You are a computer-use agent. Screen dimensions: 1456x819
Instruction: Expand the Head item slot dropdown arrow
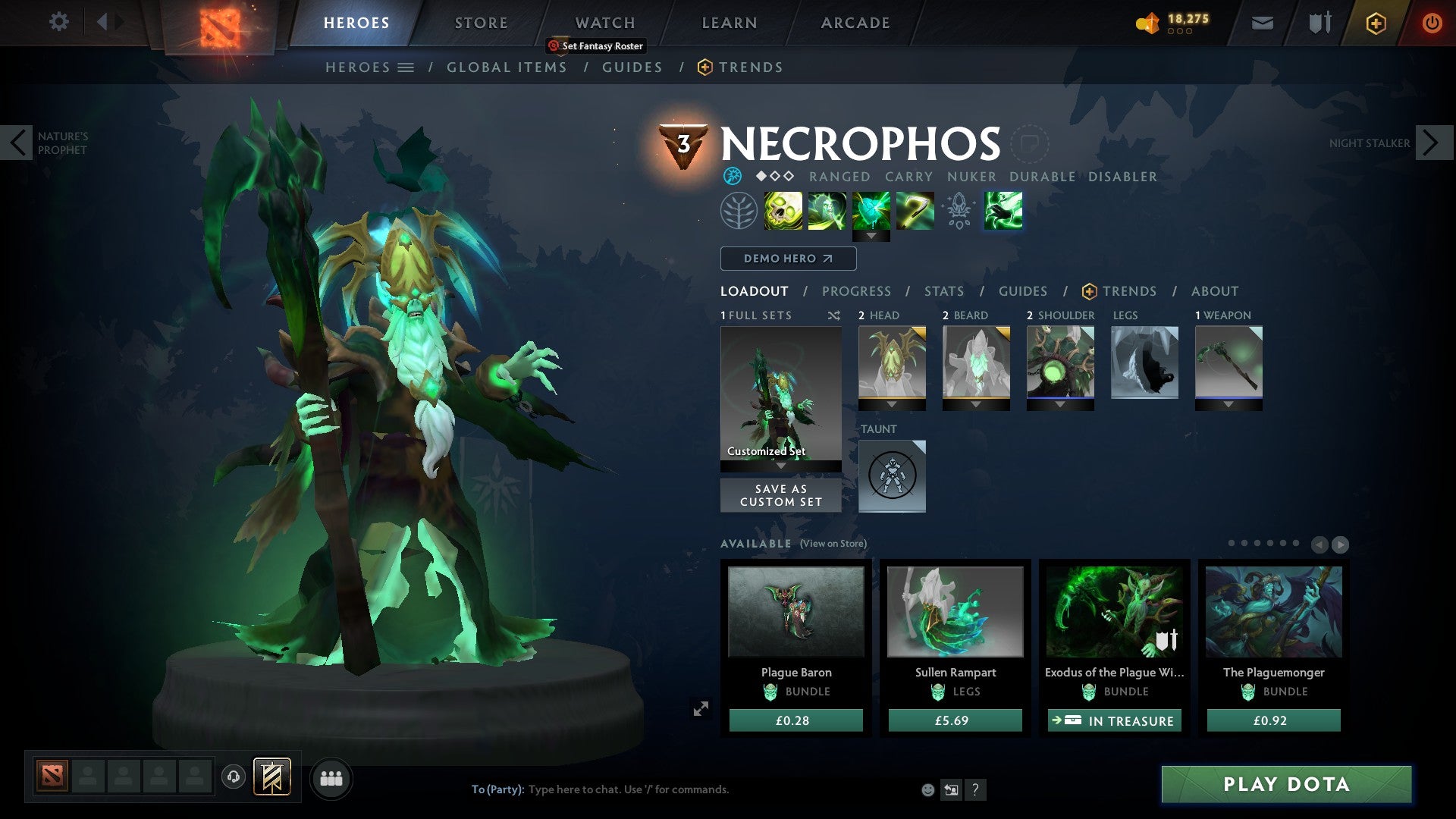(x=892, y=403)
